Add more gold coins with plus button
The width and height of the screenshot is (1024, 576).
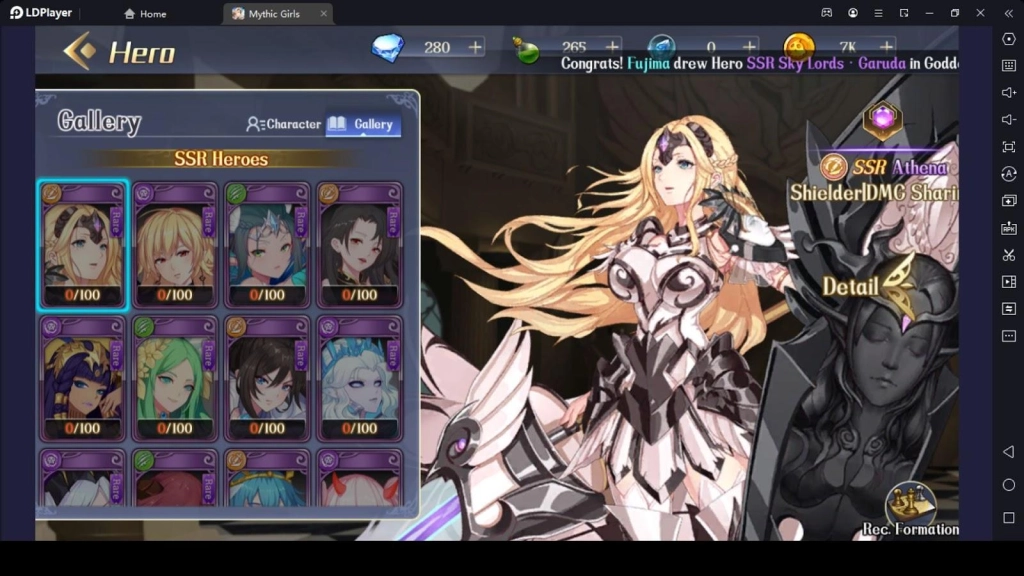pyautogui.click(x=887, y=47)
